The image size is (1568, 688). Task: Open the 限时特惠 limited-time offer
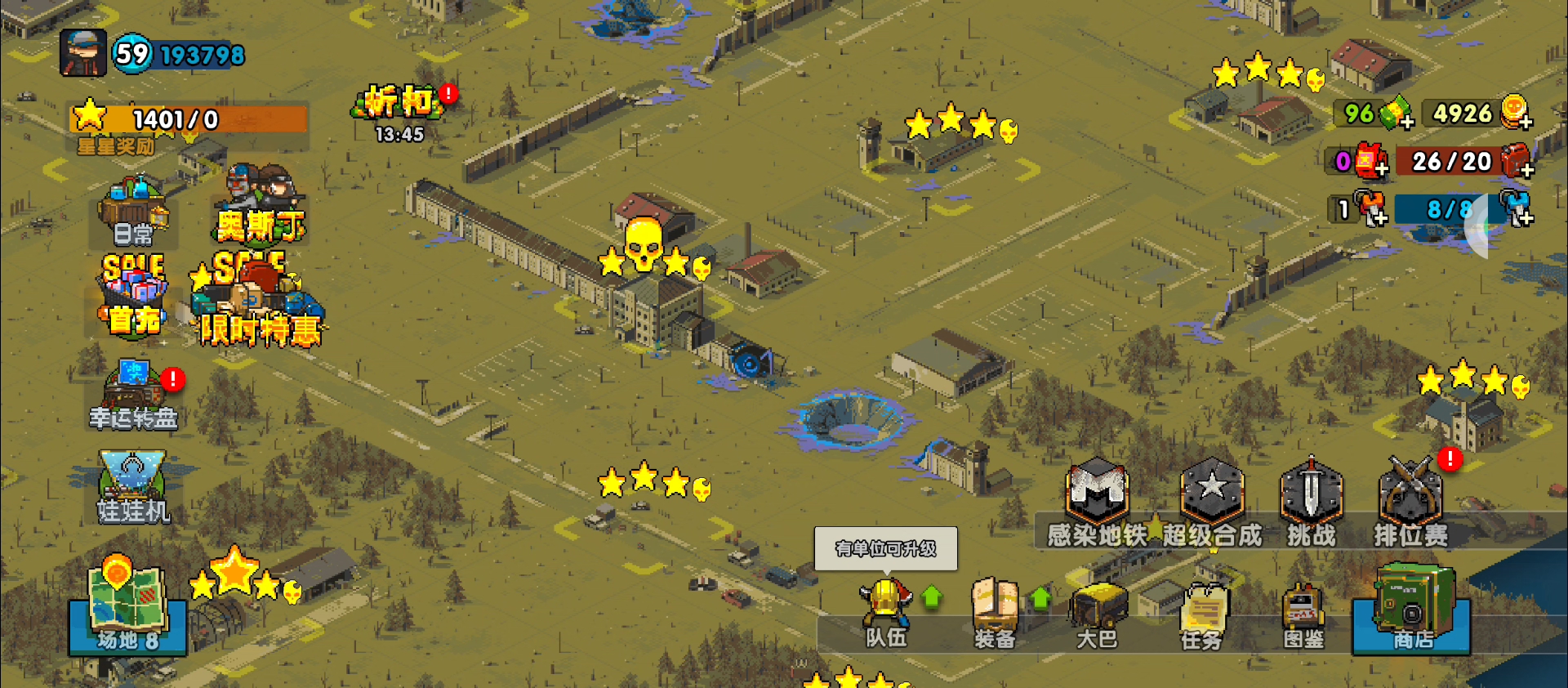pos(258,304)
